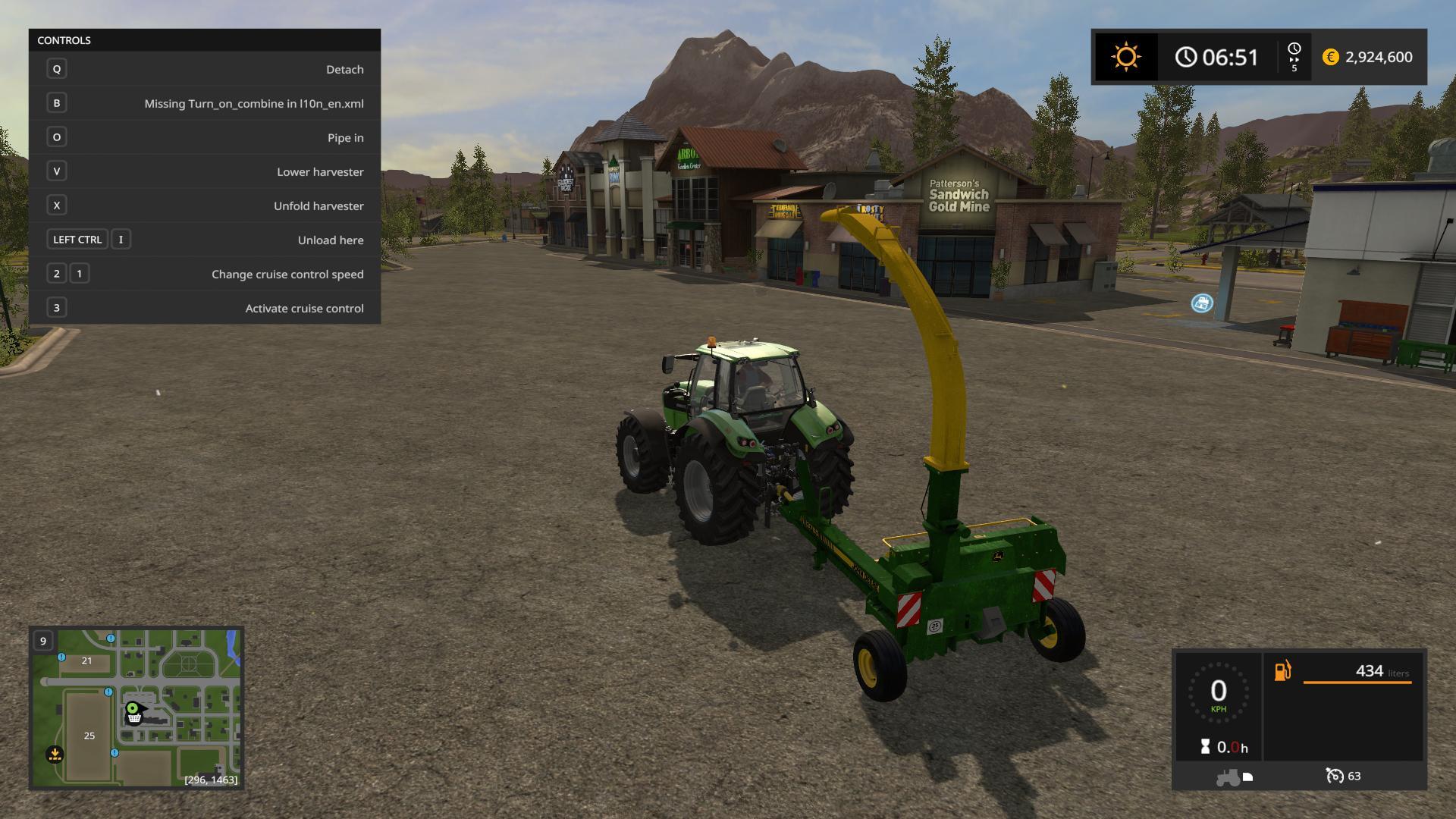This screenshot has height=819, width=1456.
Task: Select field 21 on the minimap
Action: pos(86,661)
